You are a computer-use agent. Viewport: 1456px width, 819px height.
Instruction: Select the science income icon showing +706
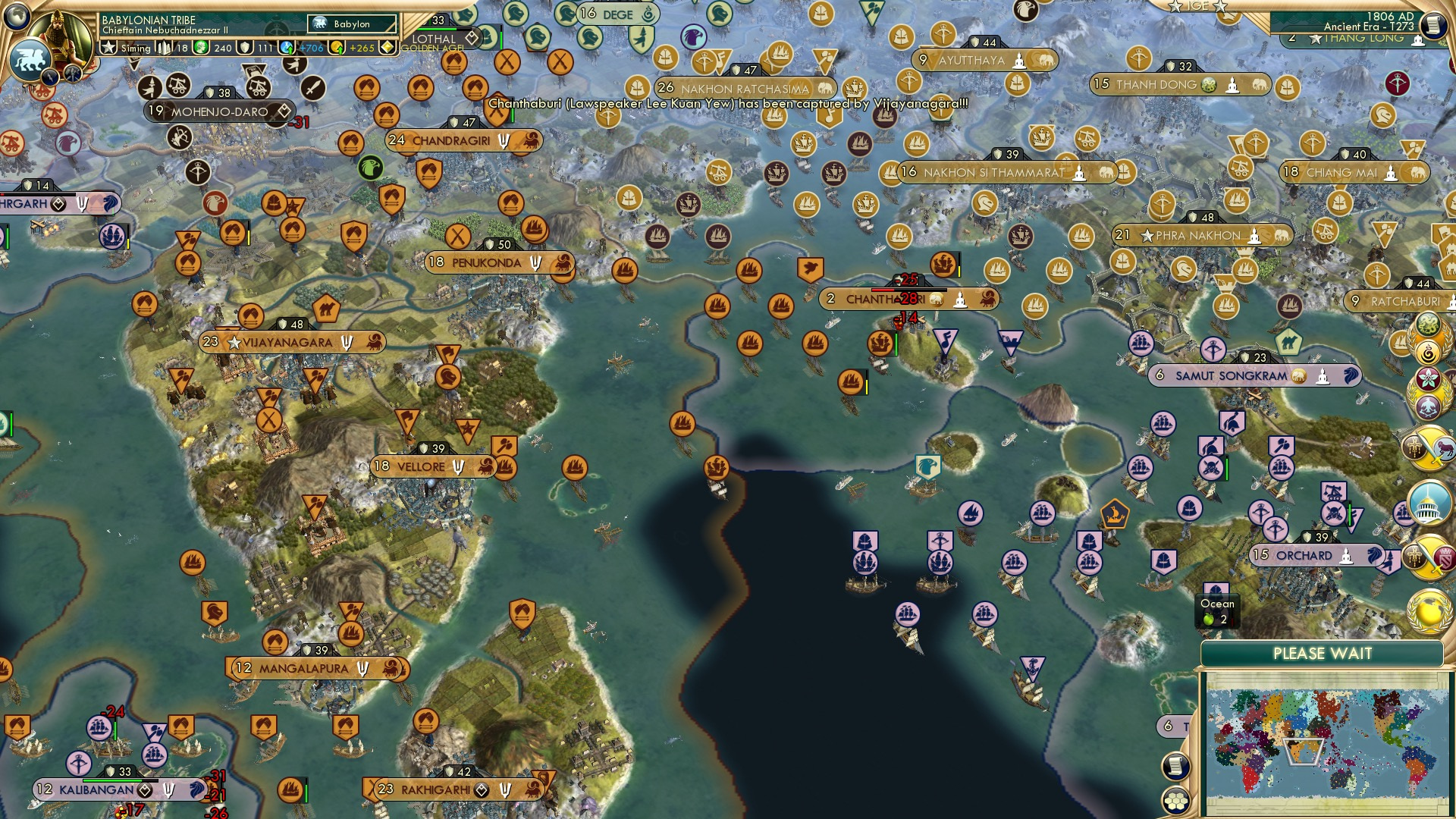(x=286, y=48)
